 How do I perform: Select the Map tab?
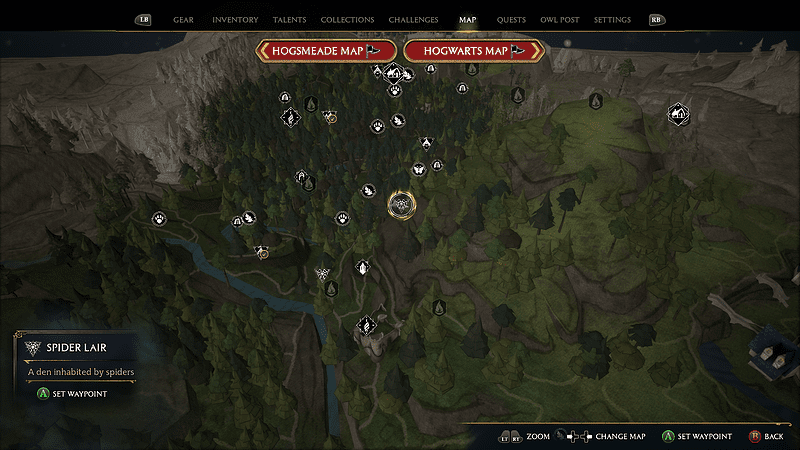pyautogui.click(x=467, y=20)
